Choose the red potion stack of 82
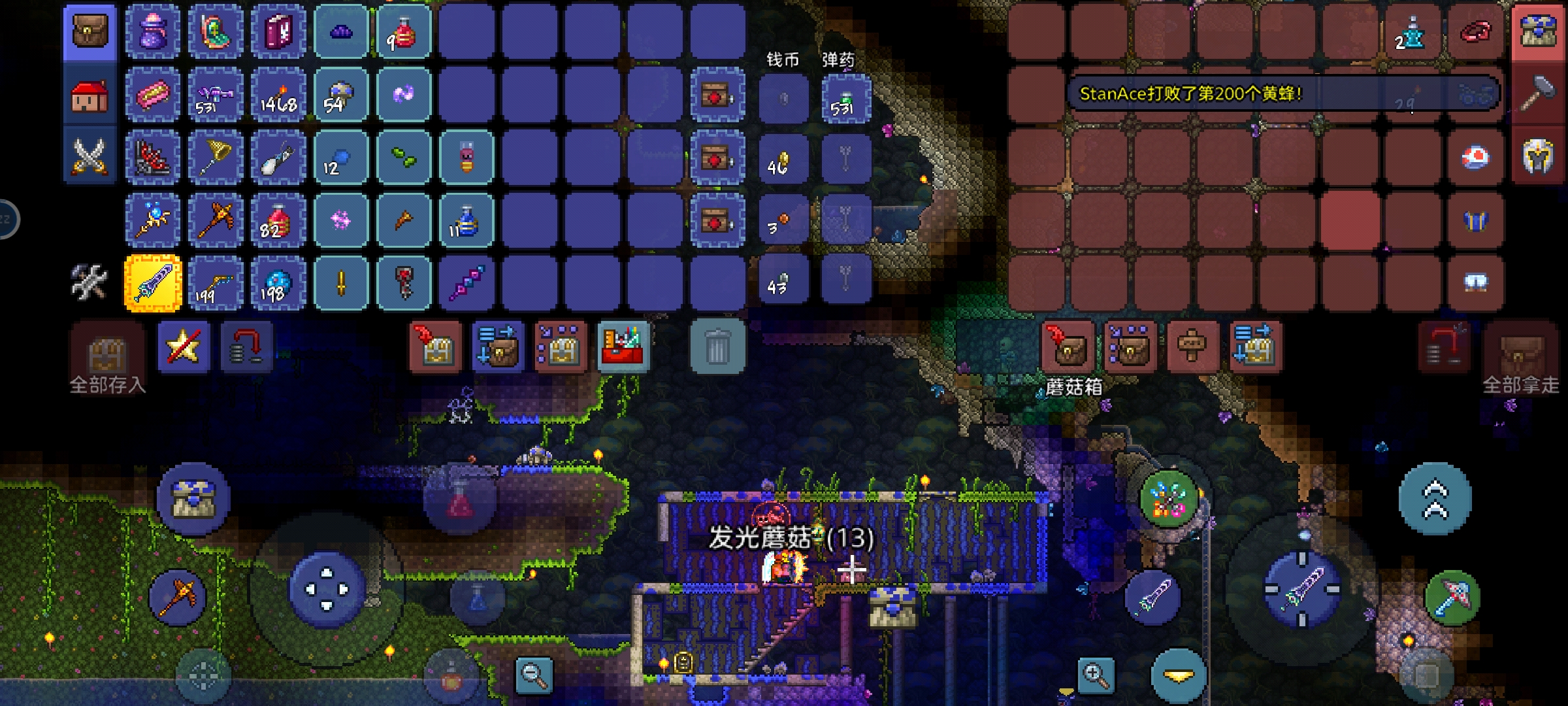 point(279,221)
